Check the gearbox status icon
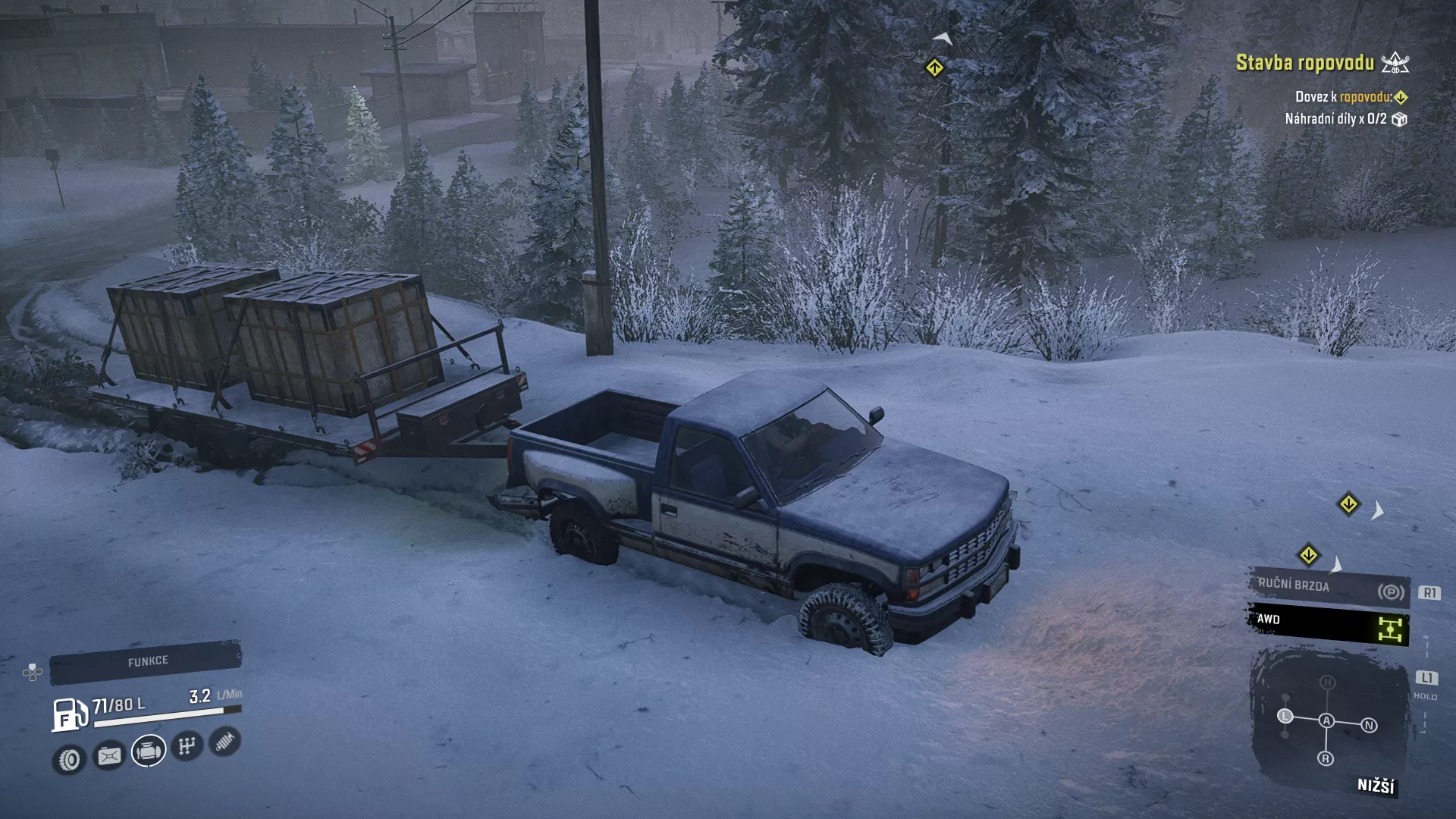The width and height of the screenshot is (1456, 819). tap(187, 746)
